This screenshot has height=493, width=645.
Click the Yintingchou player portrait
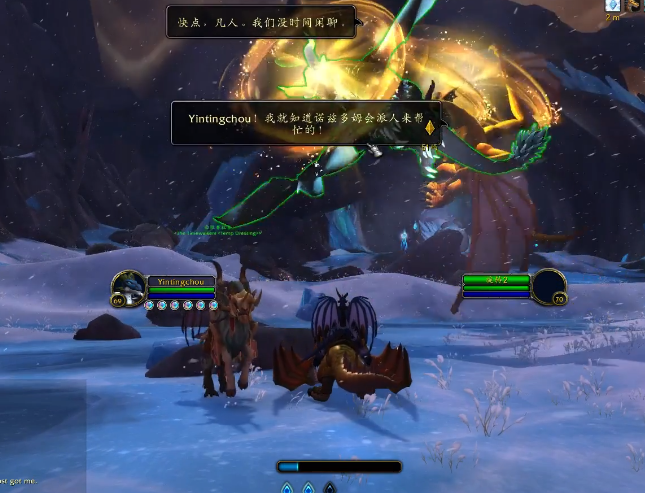[x=128, y=287]
